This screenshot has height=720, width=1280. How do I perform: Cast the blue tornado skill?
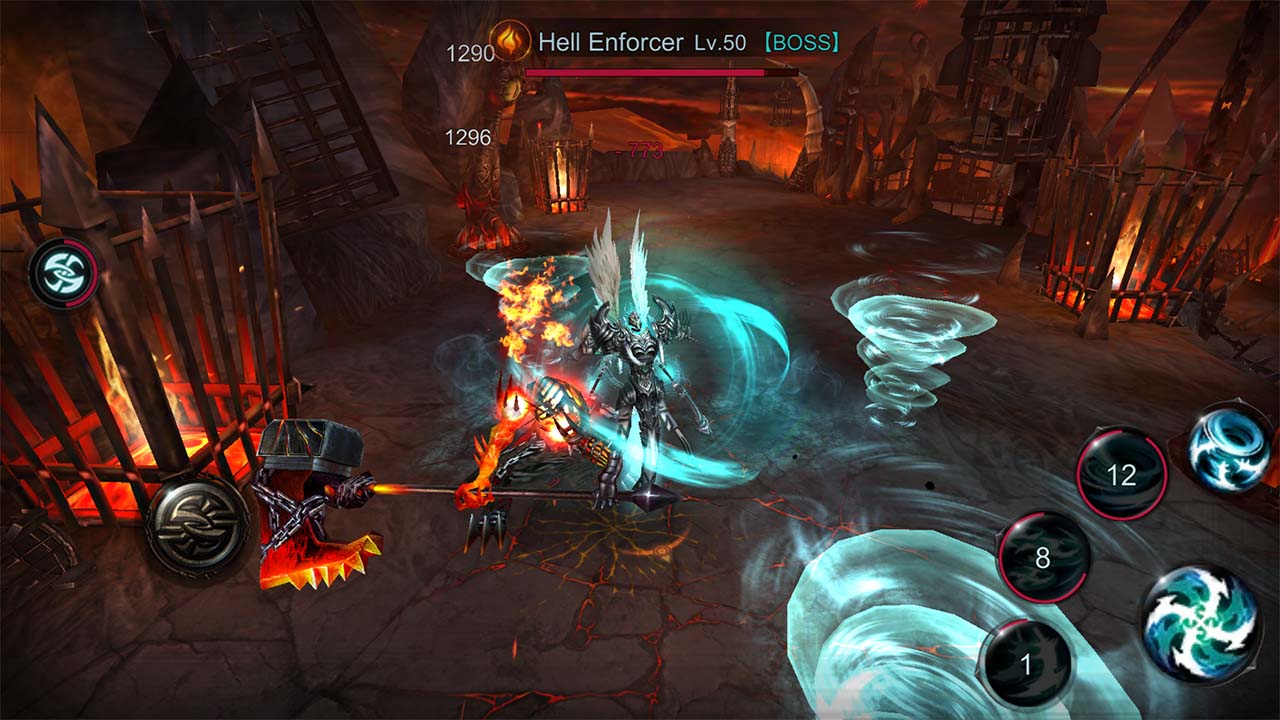tap(1230, 449)
